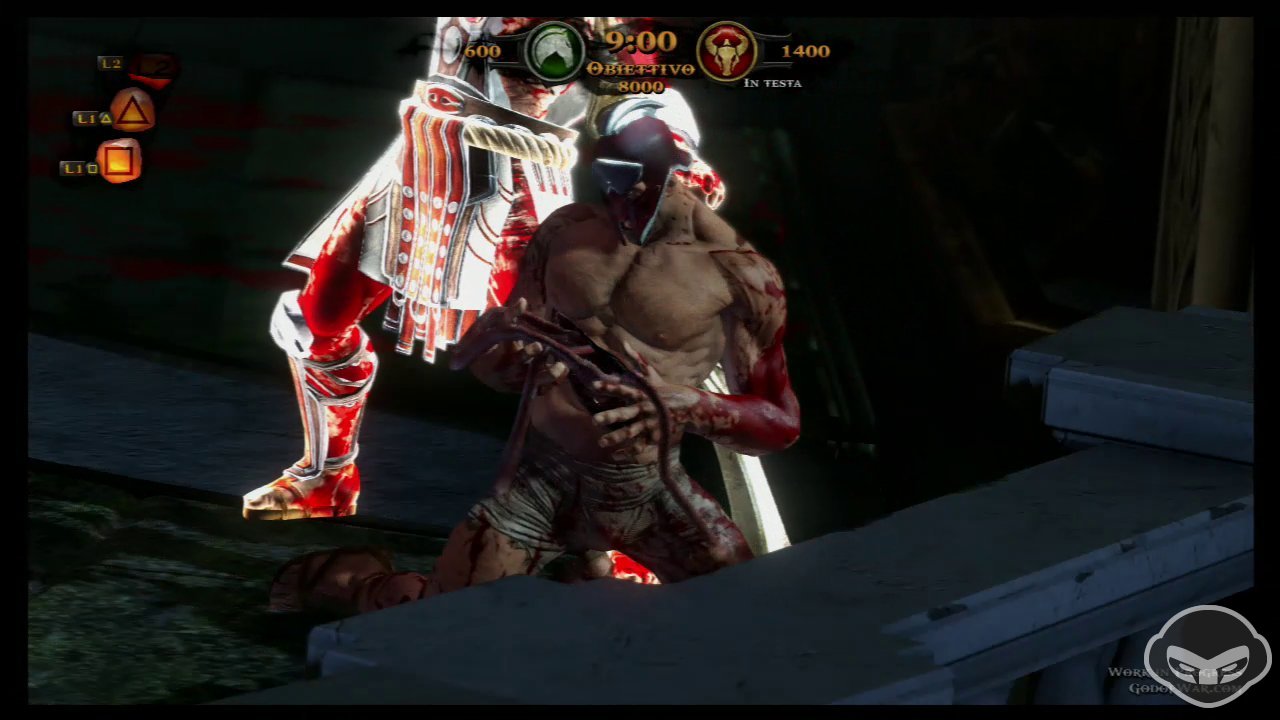Use the dim red item icon

153,67
